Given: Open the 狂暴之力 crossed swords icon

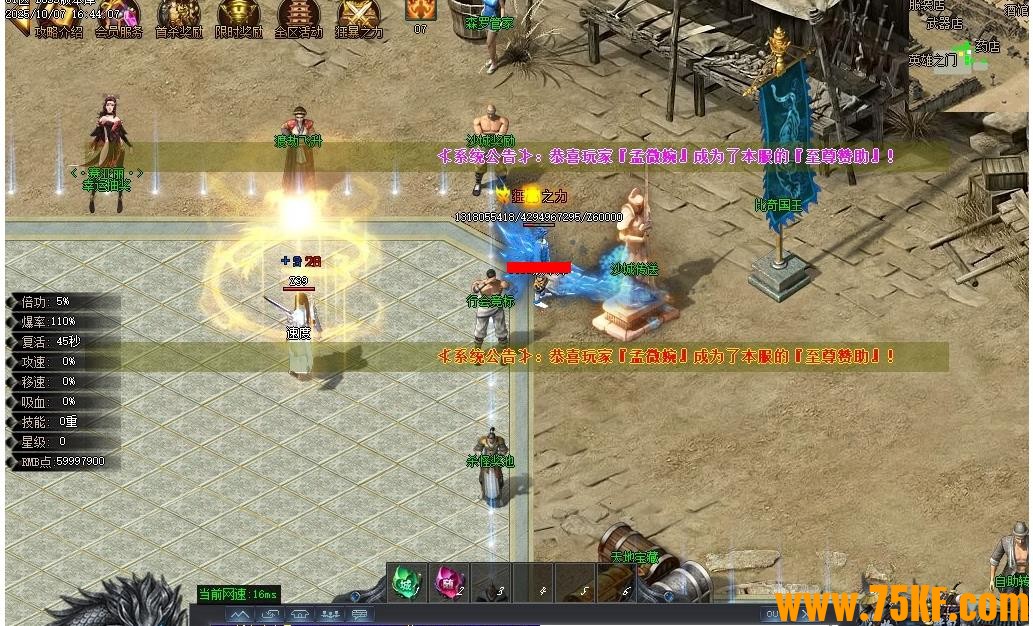Looking at the screenshot, I should click(x=358, y=16).
